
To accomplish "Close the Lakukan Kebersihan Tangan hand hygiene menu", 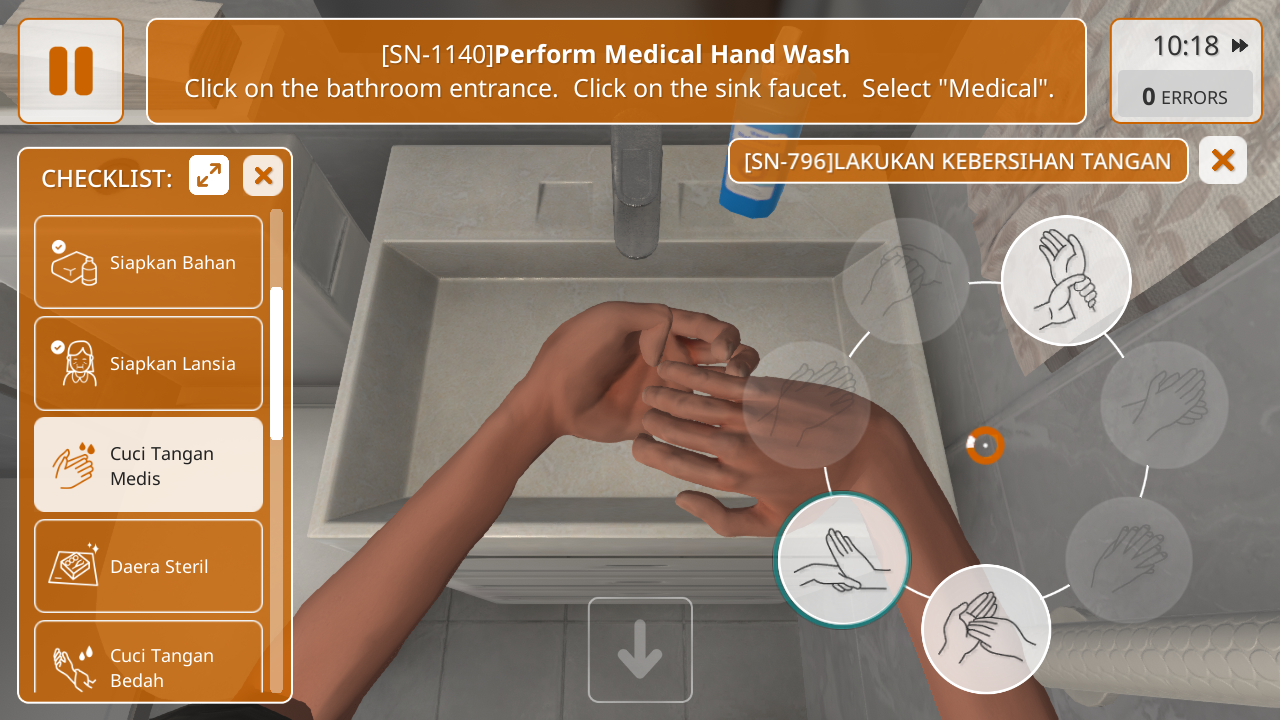I will tap(1222, 160).
